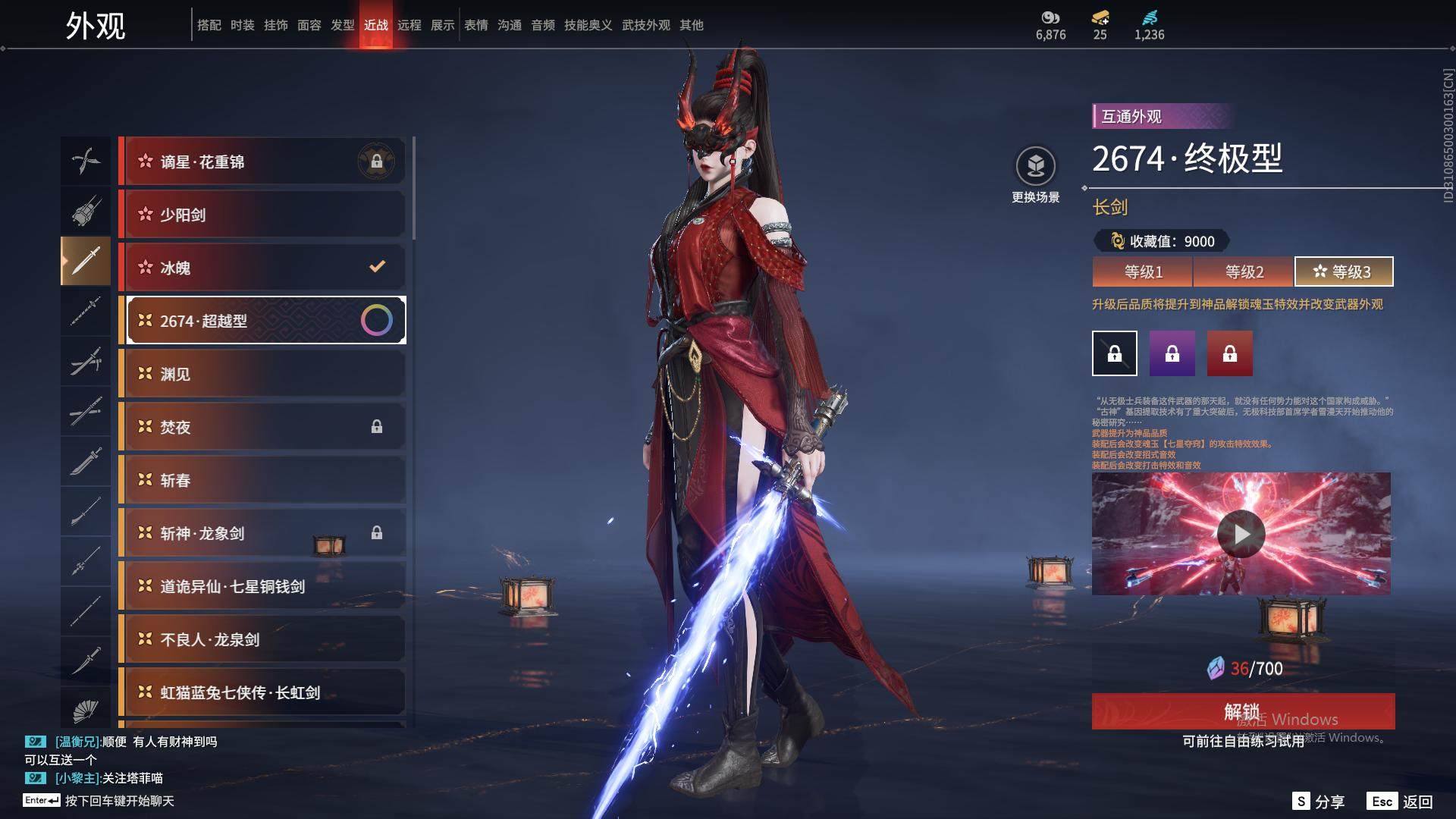Click the 分享 share button
This screenshot has width=1456, height=819.
(x=1319, y=801)
